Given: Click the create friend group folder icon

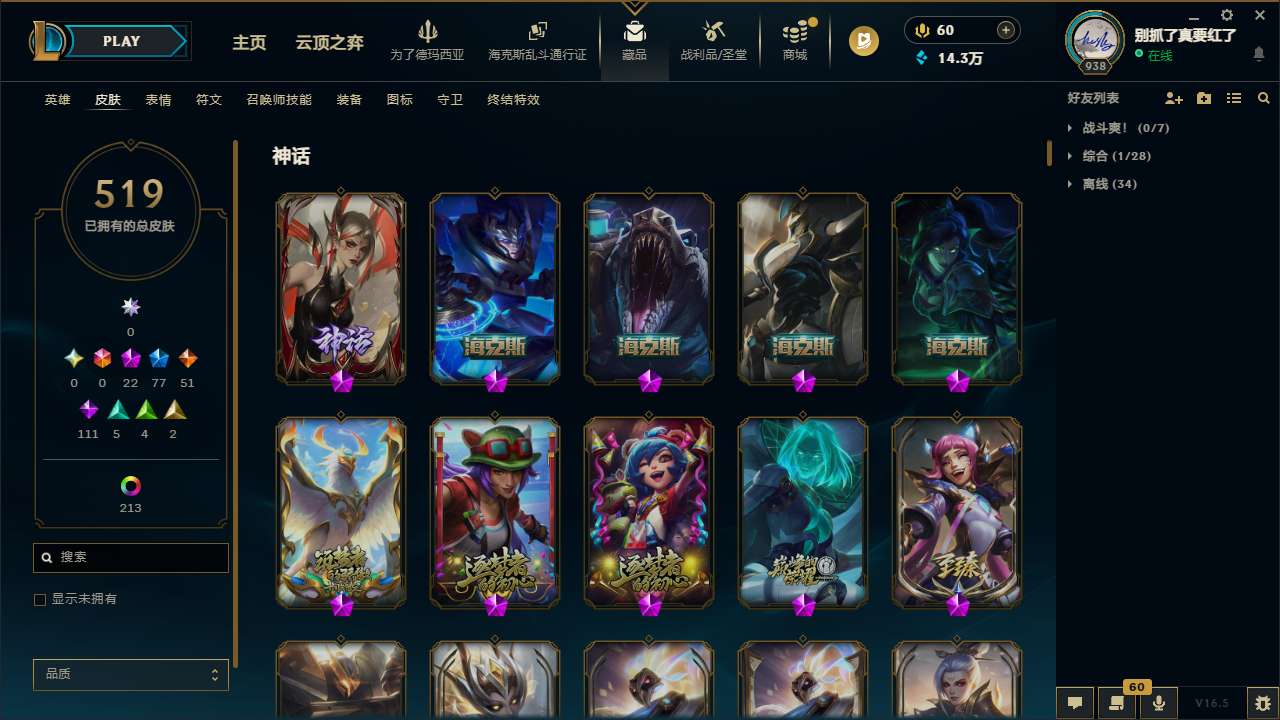Looking at the screenshot, I should (x=1204, y=97).
